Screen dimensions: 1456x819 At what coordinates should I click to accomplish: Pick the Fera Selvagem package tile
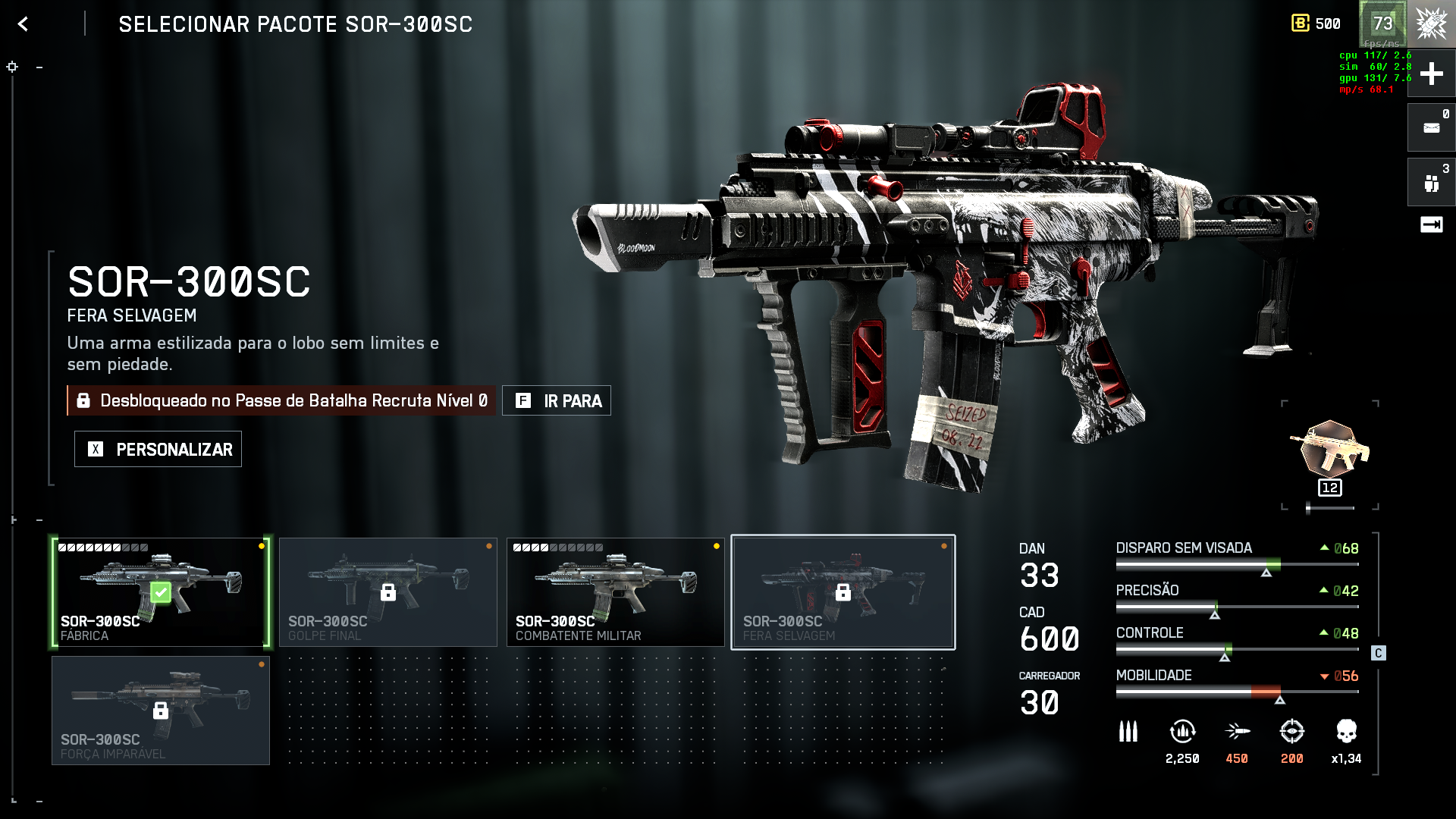[x=843, y=592]
